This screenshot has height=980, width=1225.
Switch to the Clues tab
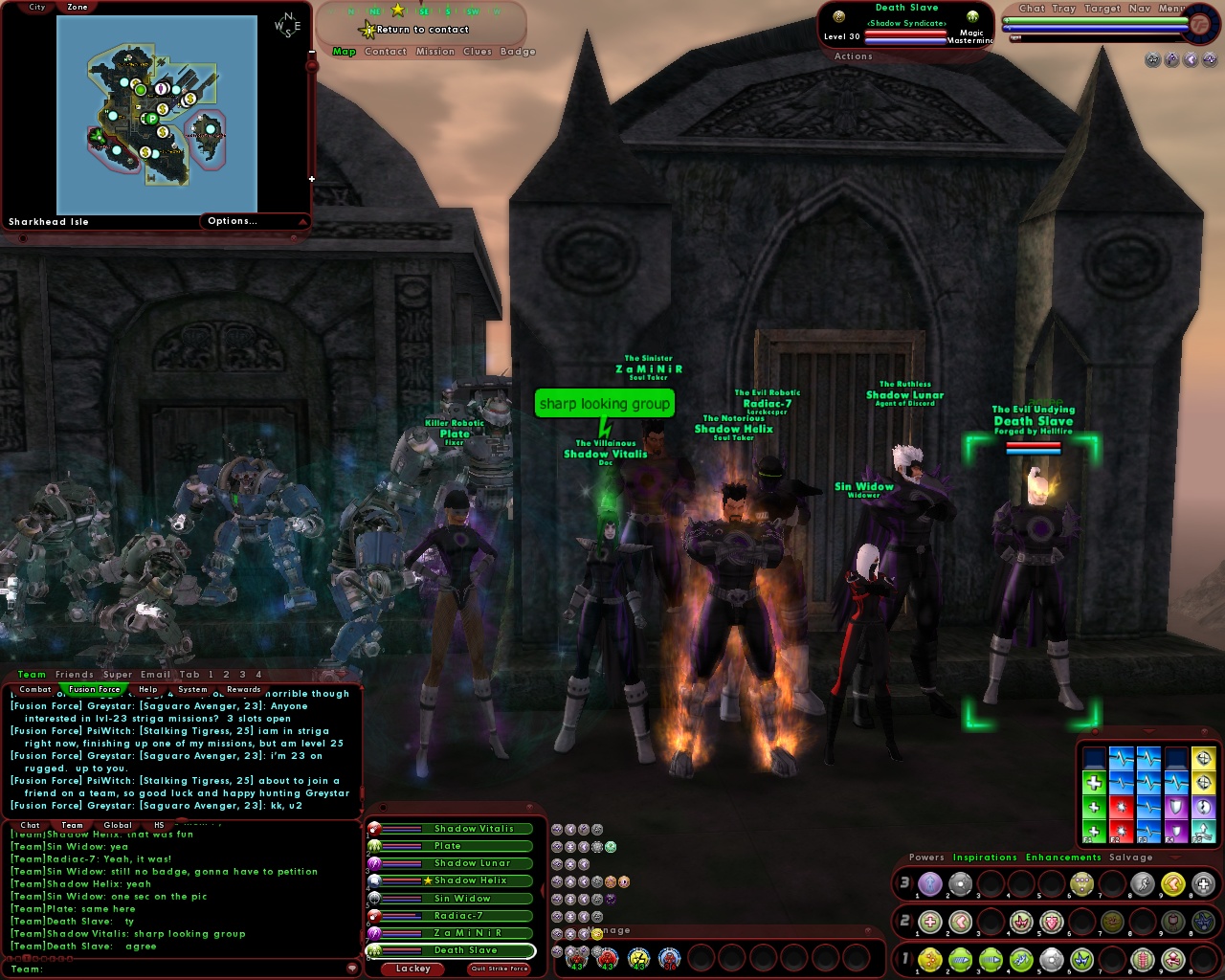479,52
